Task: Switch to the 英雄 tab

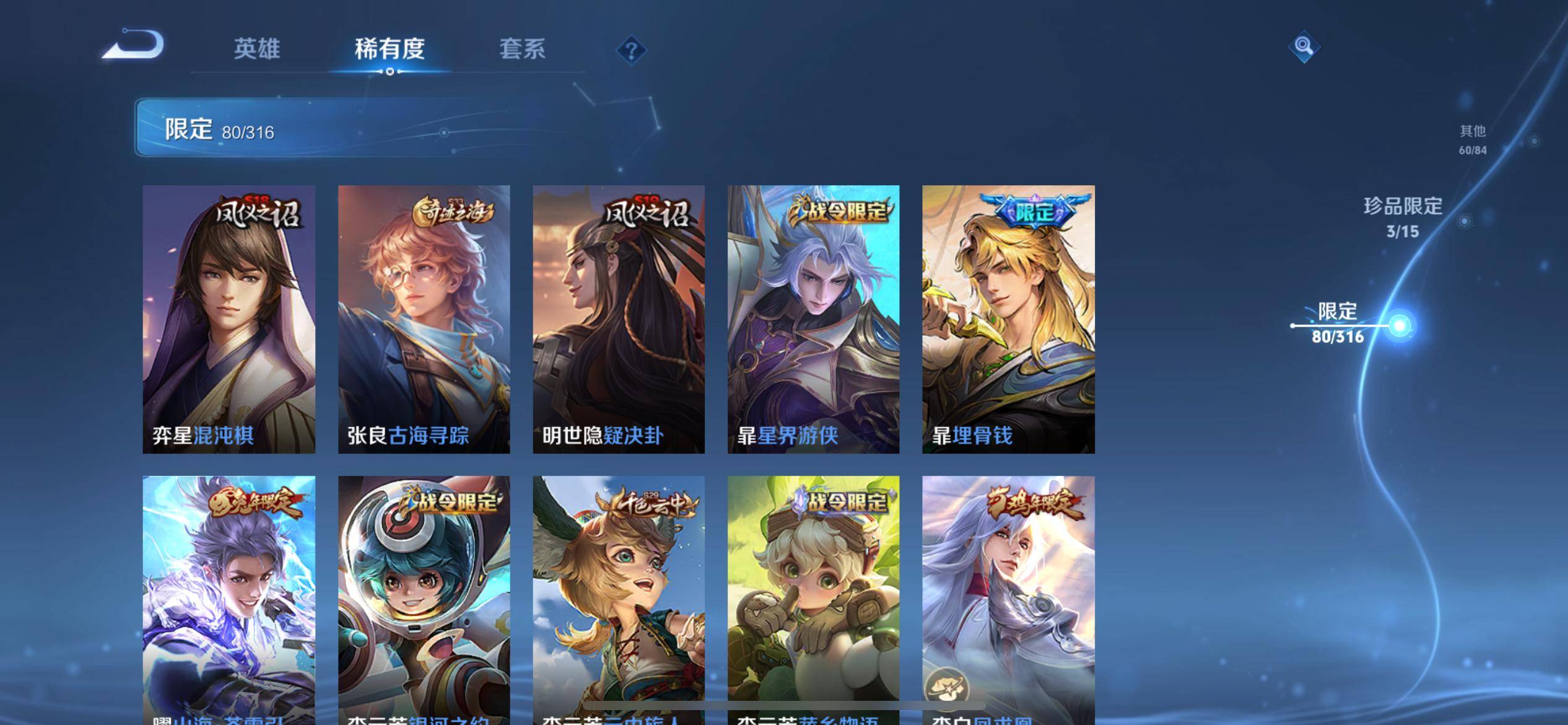Action: pos(257,49)
